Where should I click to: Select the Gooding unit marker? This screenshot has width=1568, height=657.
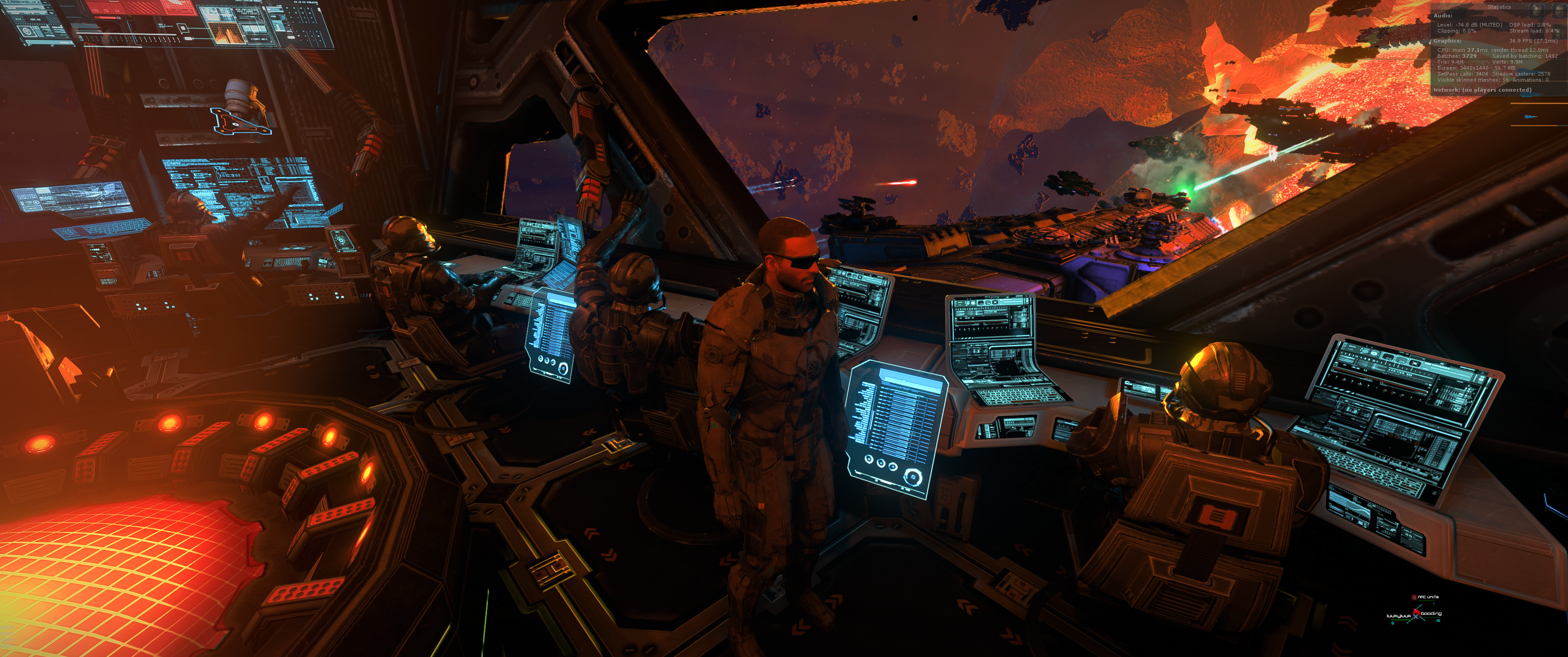pyautogui.click(x=1430, y=614)
